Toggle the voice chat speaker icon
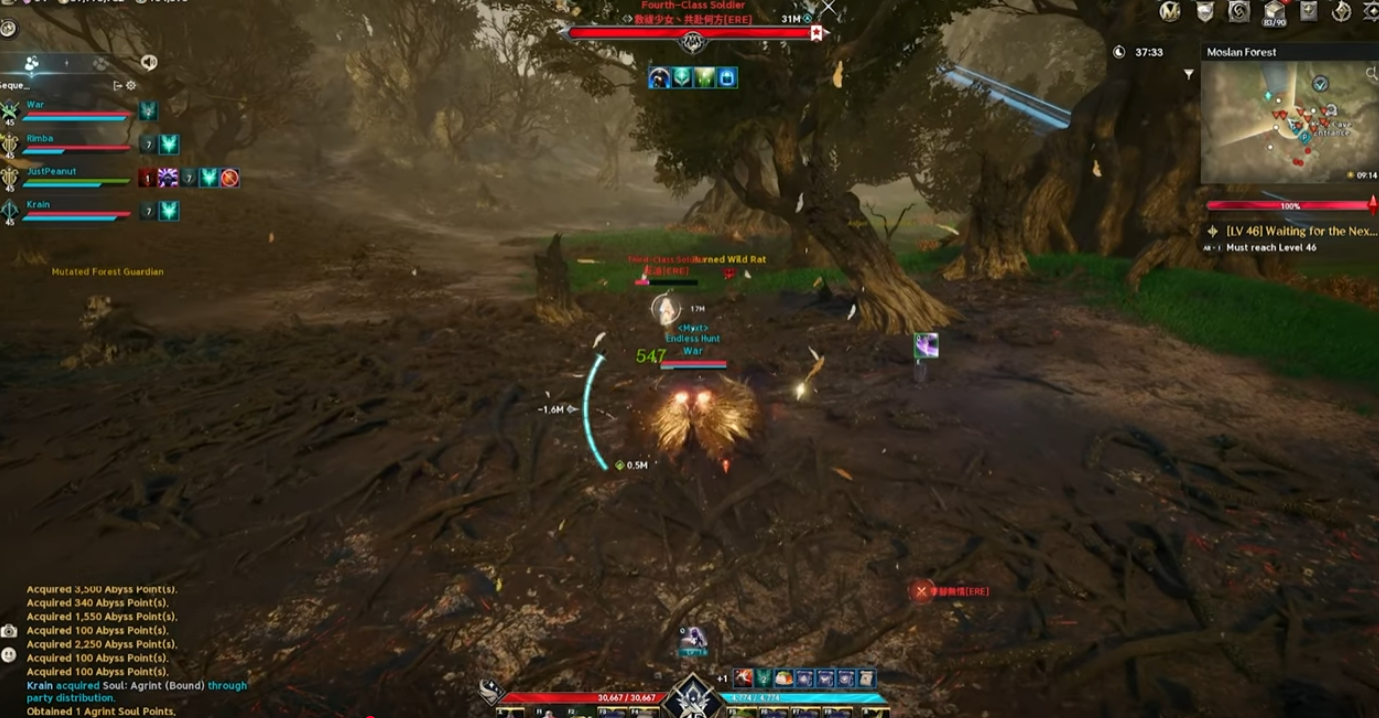 [149, 63]
